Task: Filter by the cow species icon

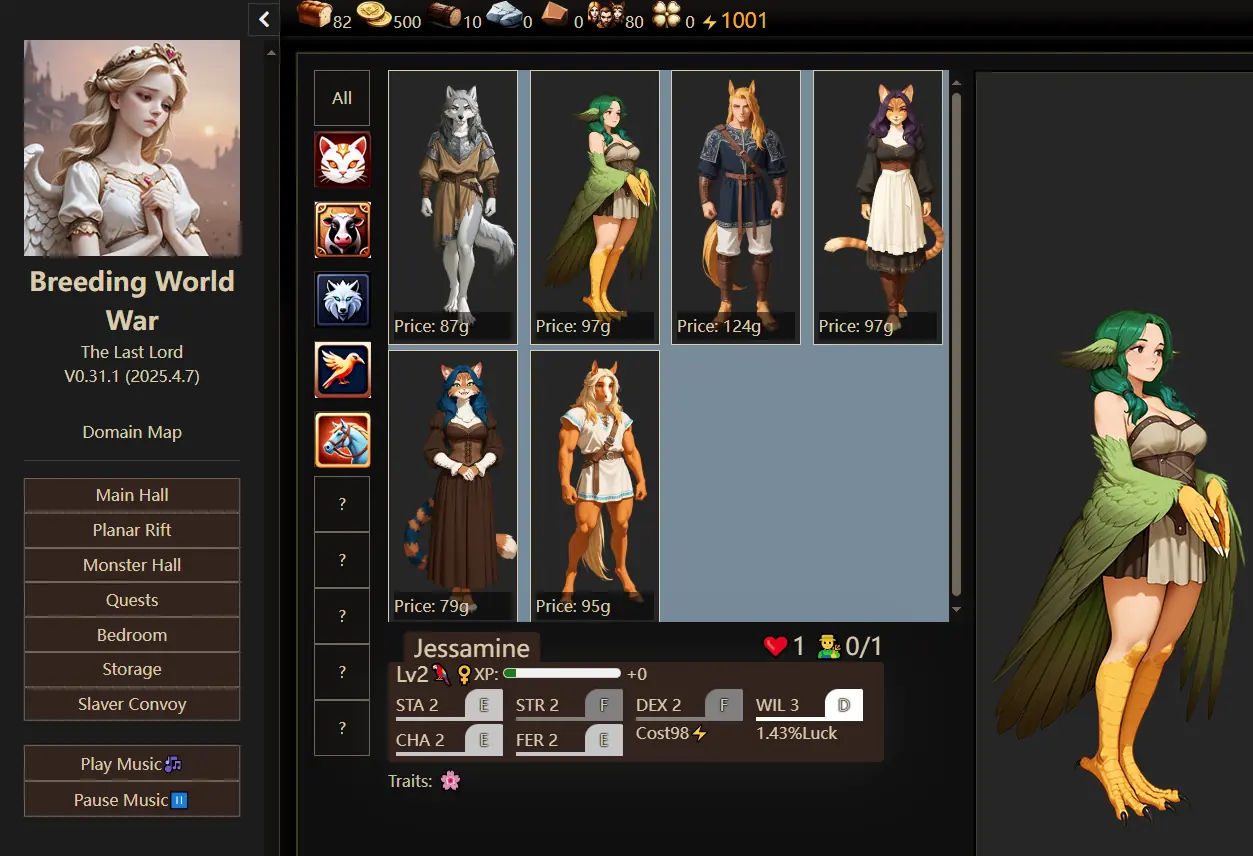Action: tap(342, 230)
